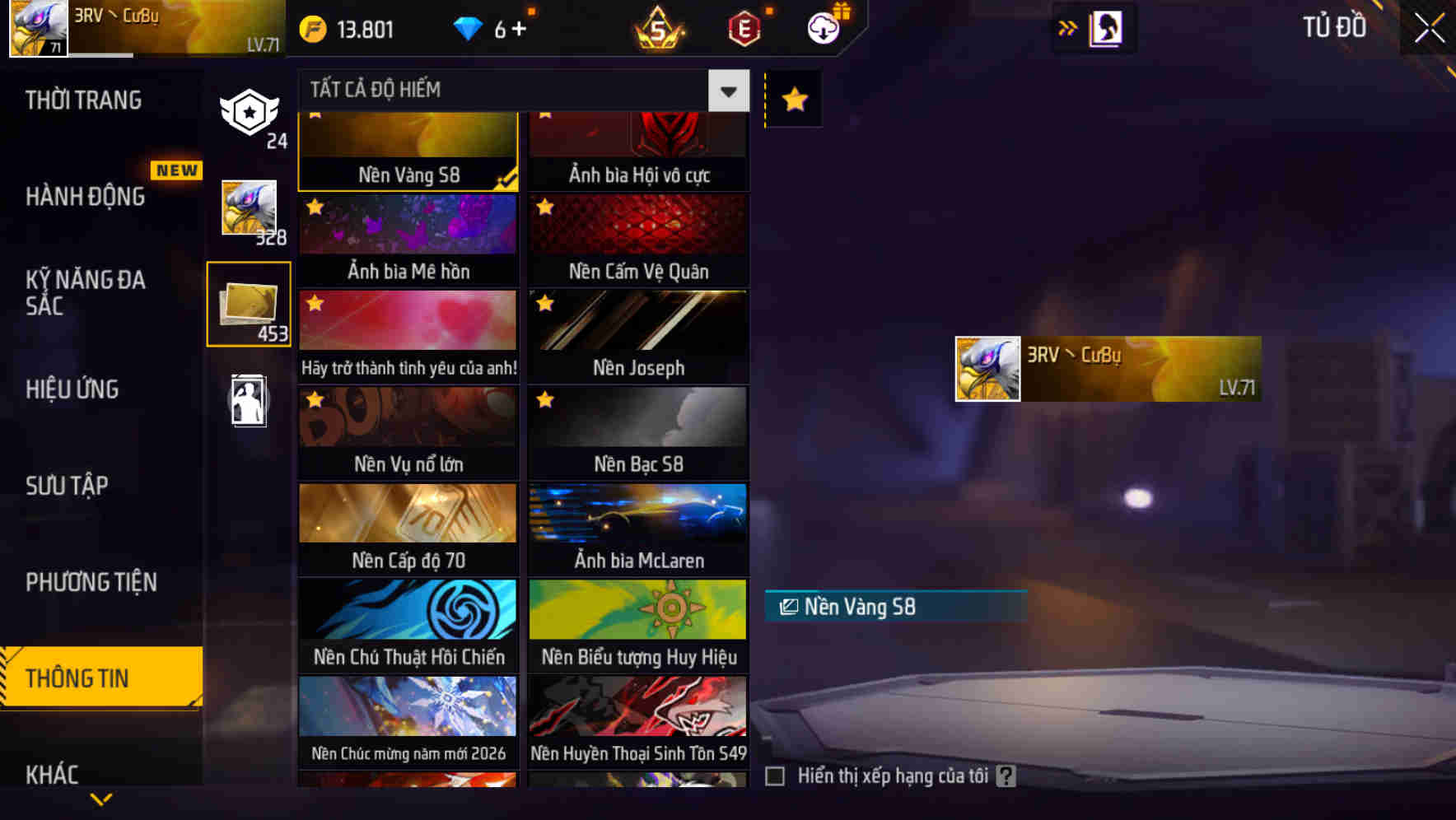Collapse the panel with the double-arrow icon
This screenshot has height=820, width=1456.
pyautogui.click(x=1068, y=27)
